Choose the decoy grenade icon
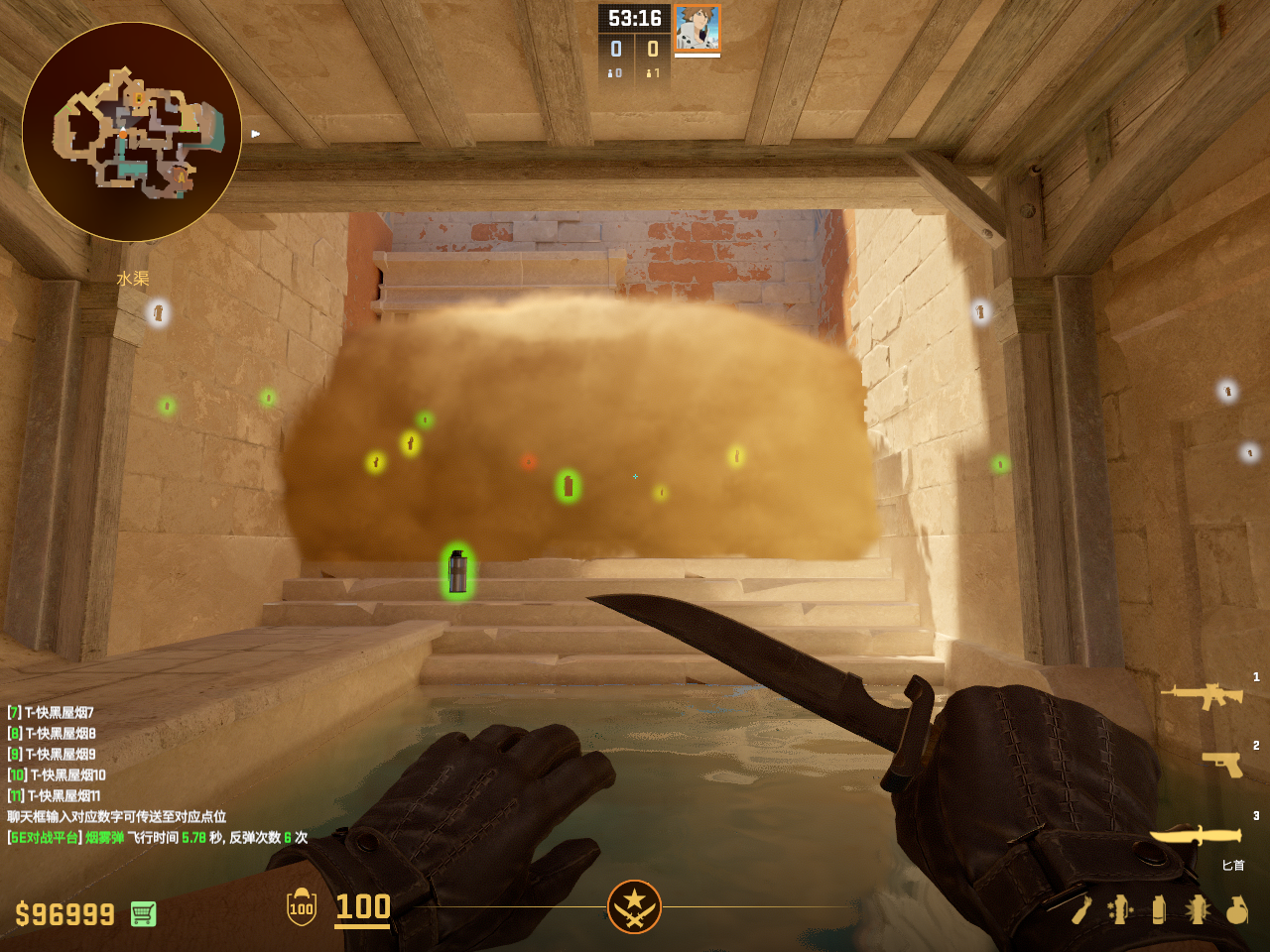This screenshot has width=1270, height=952. pos(1120,909)
